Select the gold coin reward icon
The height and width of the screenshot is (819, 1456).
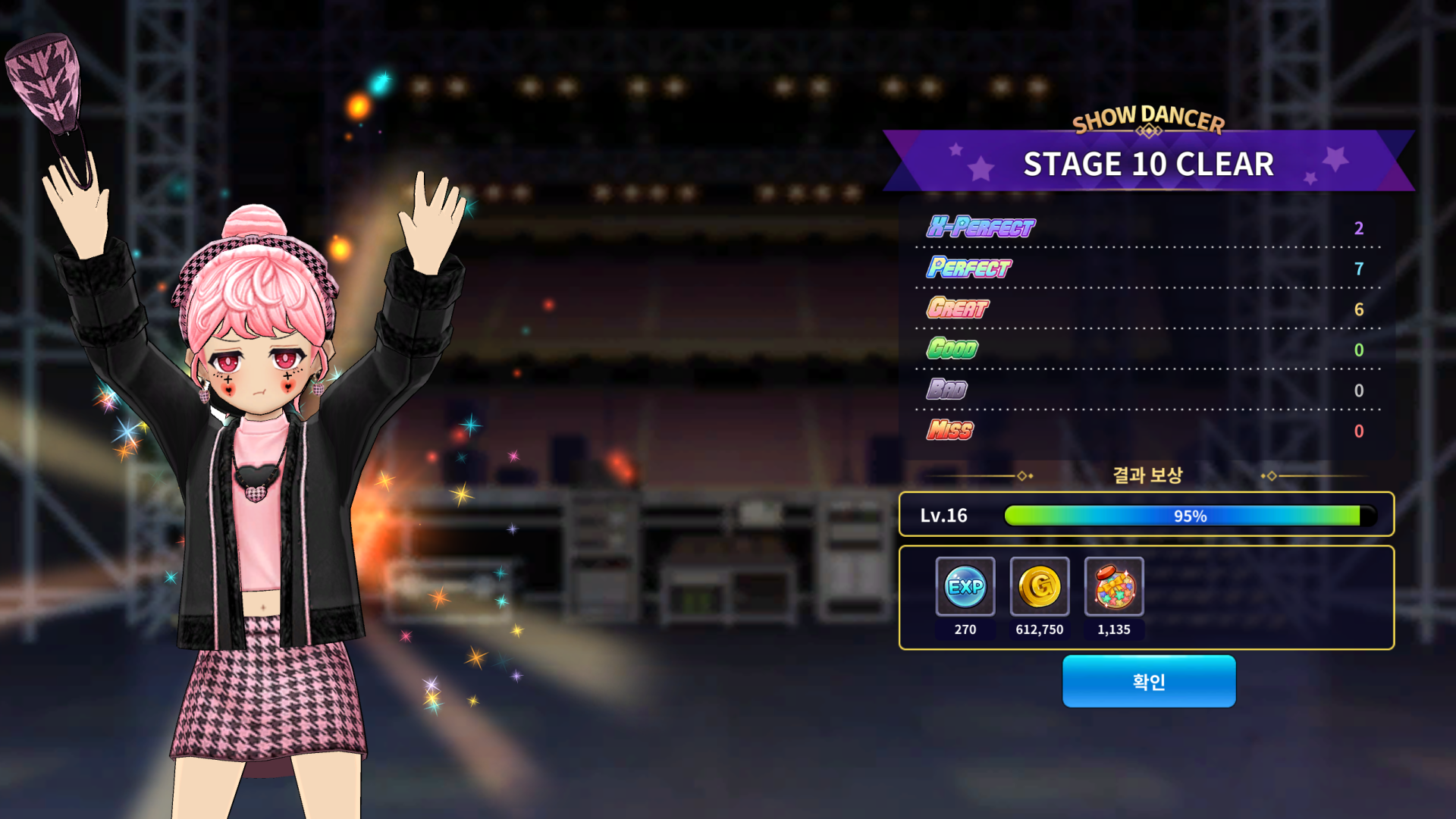tap(1039, 586)
